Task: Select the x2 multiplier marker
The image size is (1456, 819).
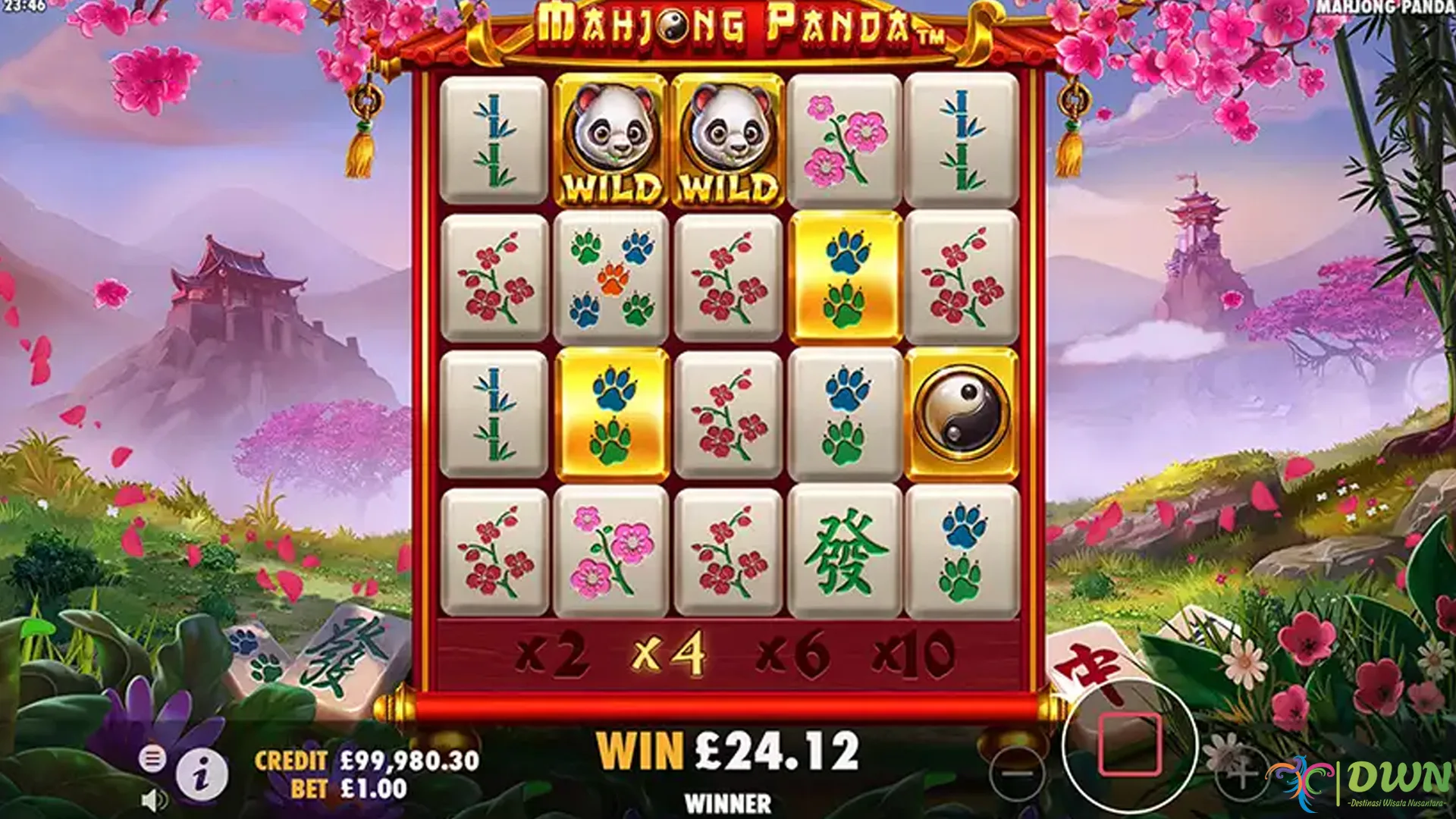Action: point(552,653)
